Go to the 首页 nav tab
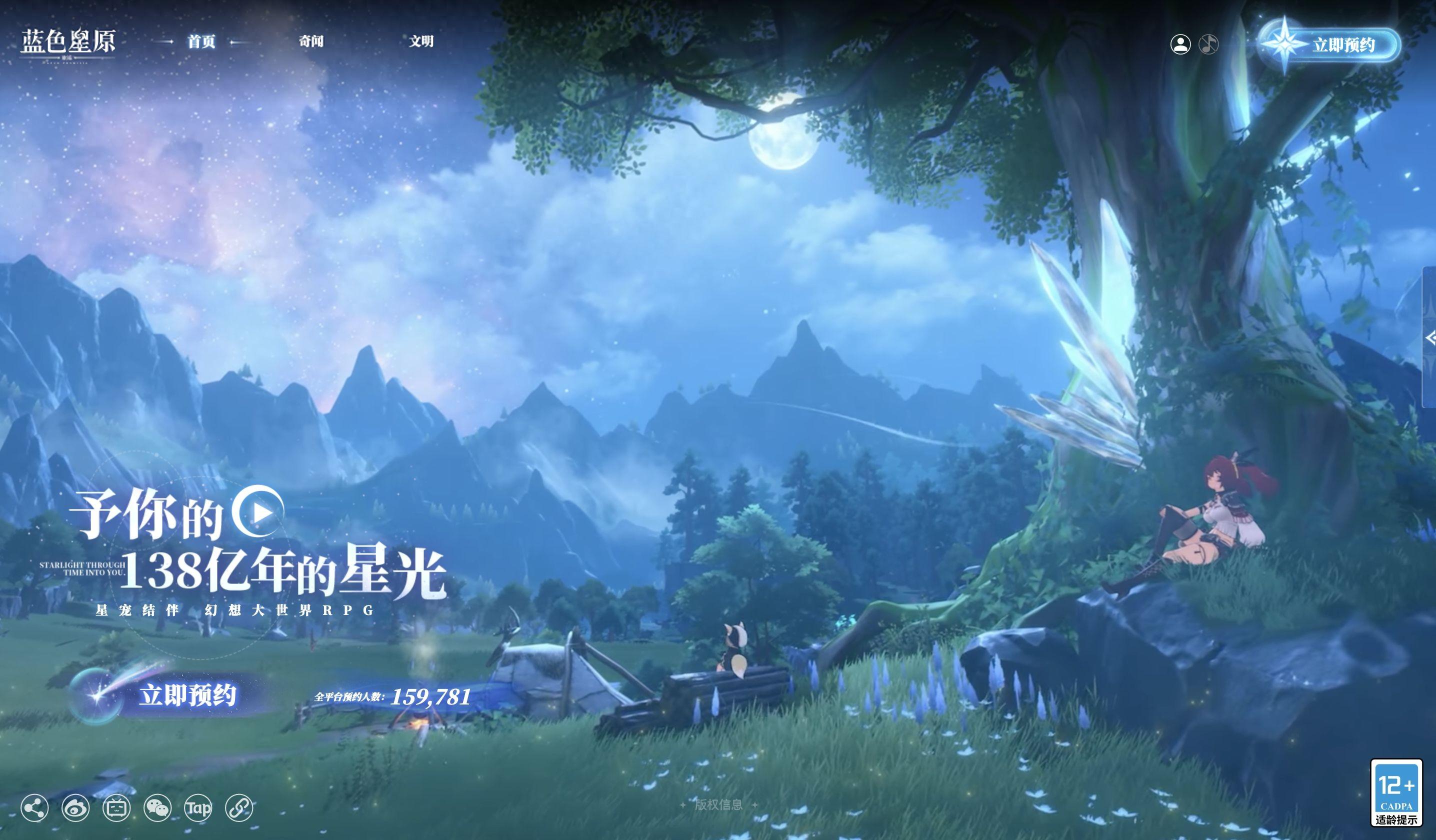The width and height of the screenshot is (1436, 840). coord(201,41)
